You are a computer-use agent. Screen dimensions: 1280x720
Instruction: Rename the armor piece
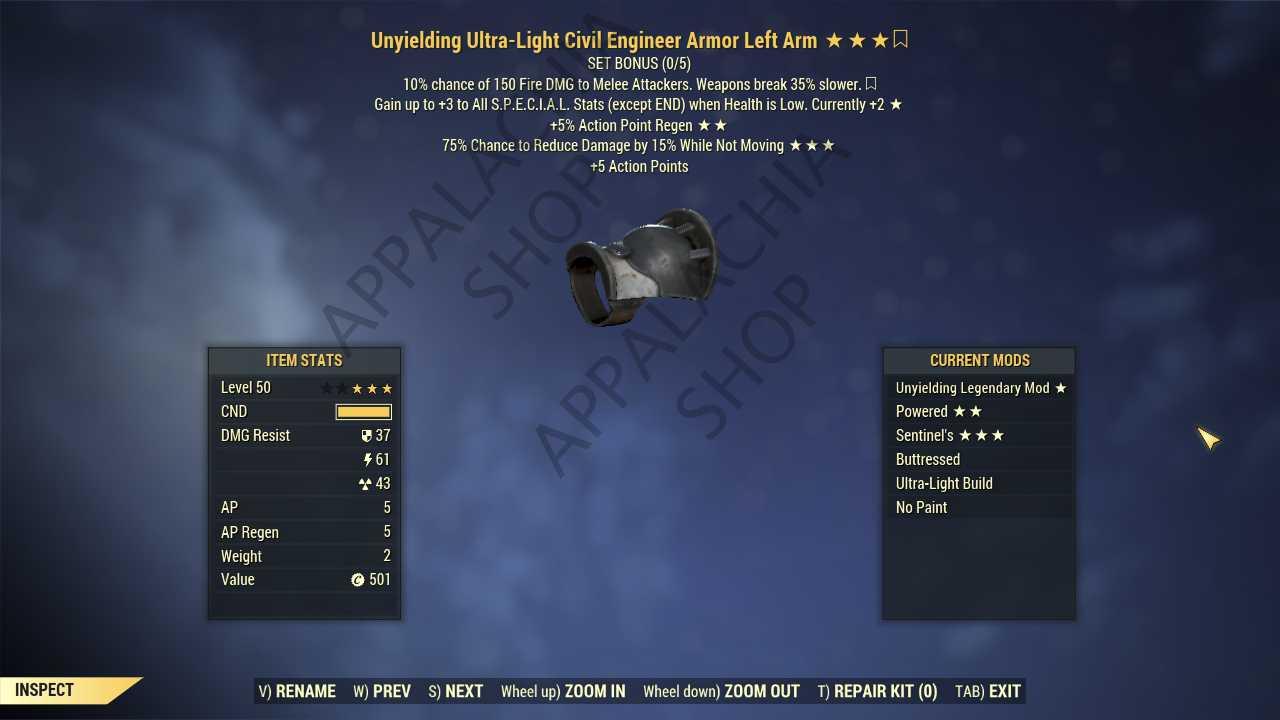tap(297, 691)
